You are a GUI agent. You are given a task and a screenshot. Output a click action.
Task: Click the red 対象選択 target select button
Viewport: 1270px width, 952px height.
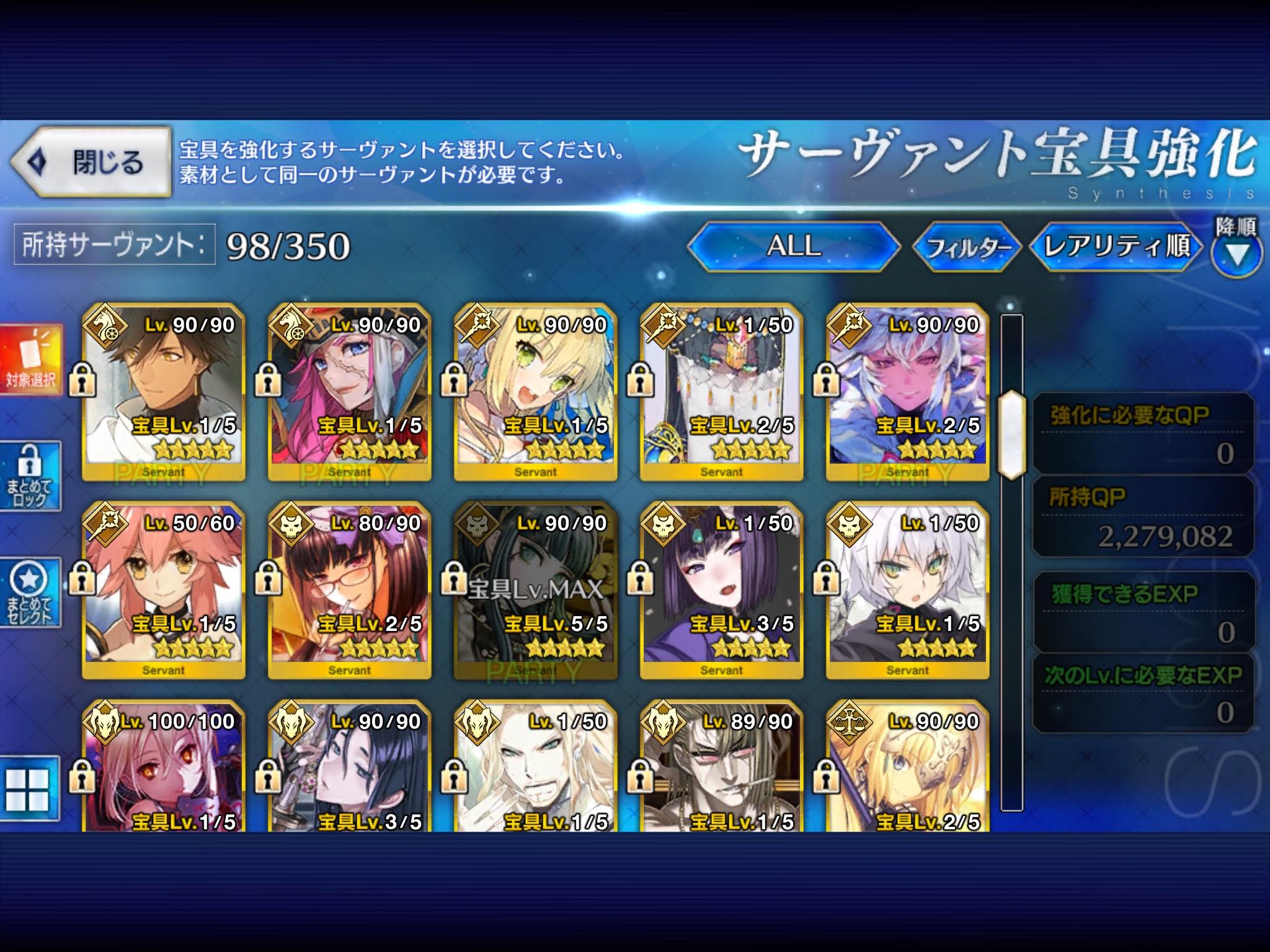point(31,359)
